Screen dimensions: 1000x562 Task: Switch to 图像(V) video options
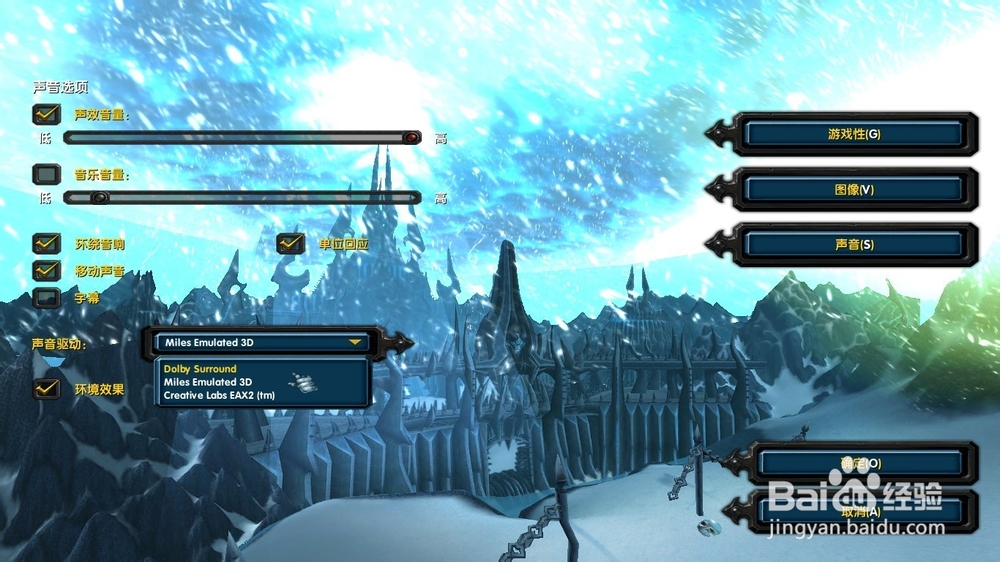point(853,189)
